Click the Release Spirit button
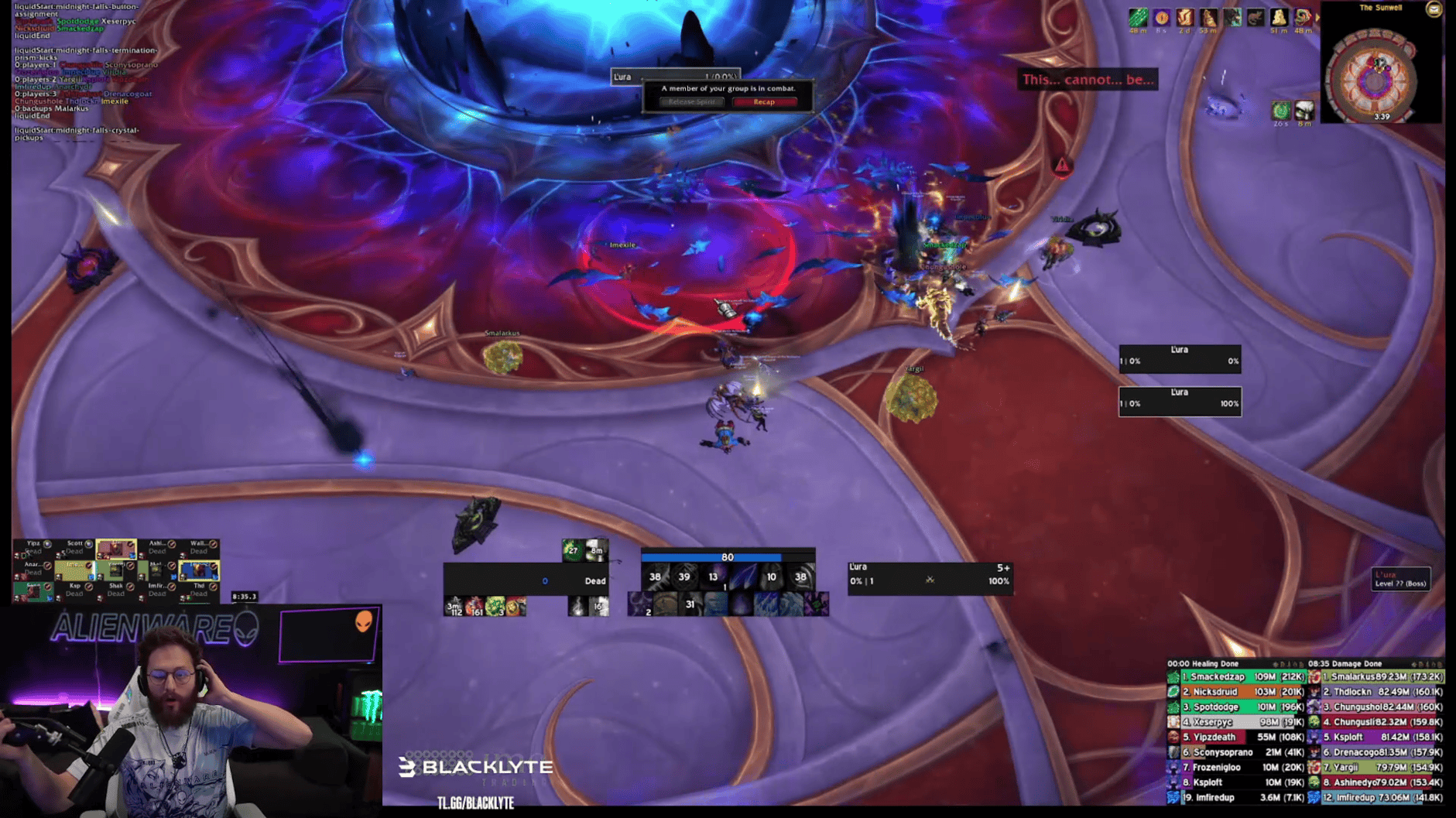Screen dimensions: 1456x818 (x=691, y=102)
